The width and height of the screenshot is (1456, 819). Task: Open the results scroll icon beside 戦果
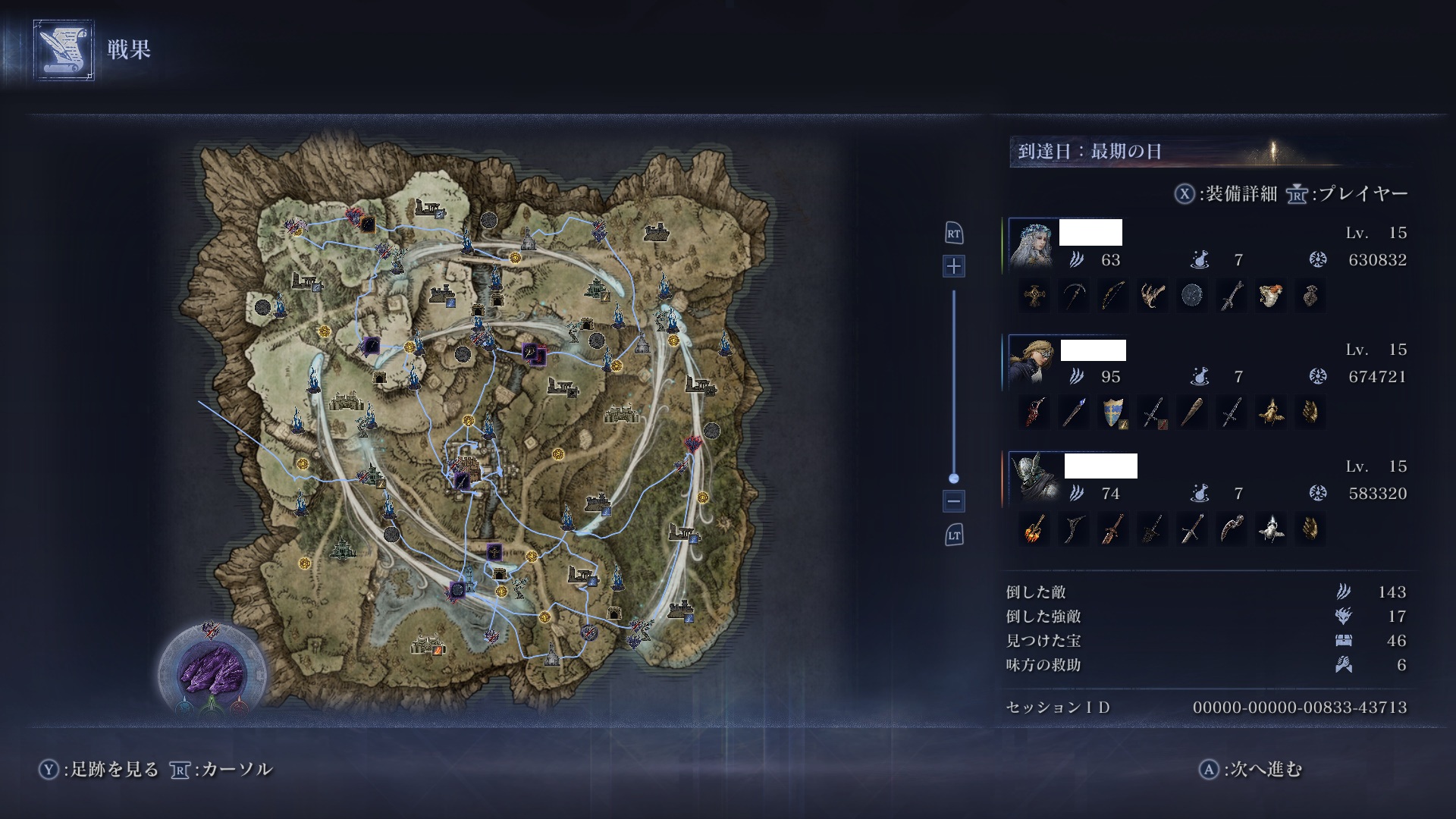pos(64,50)
